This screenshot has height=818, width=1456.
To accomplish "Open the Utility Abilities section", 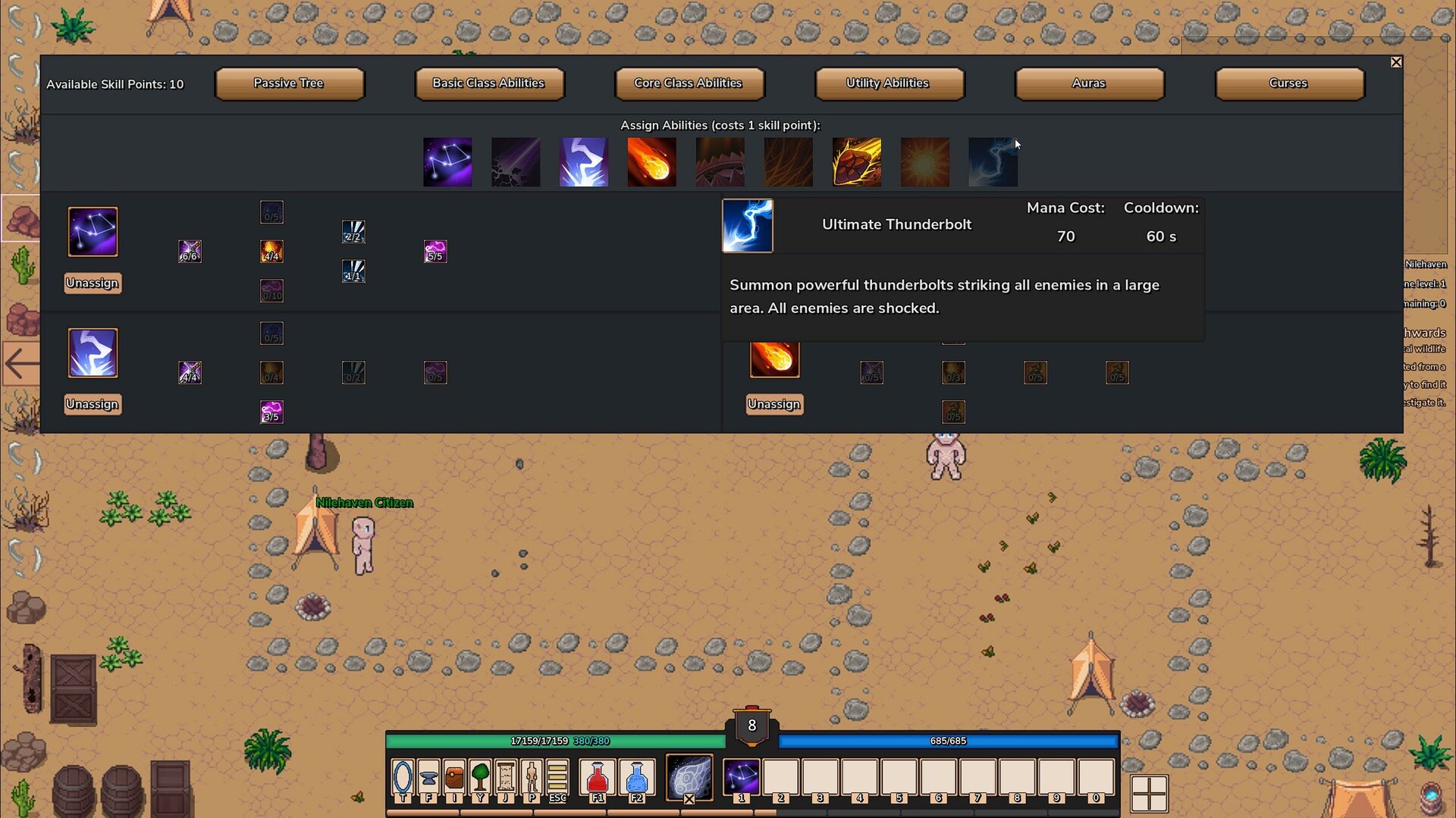I will point(889,83).
